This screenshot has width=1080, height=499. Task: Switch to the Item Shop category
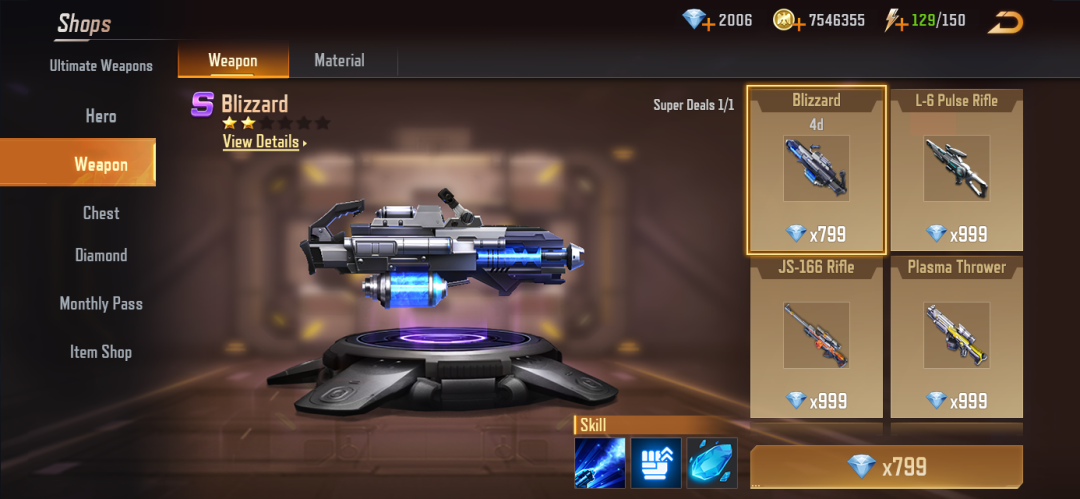101,352
